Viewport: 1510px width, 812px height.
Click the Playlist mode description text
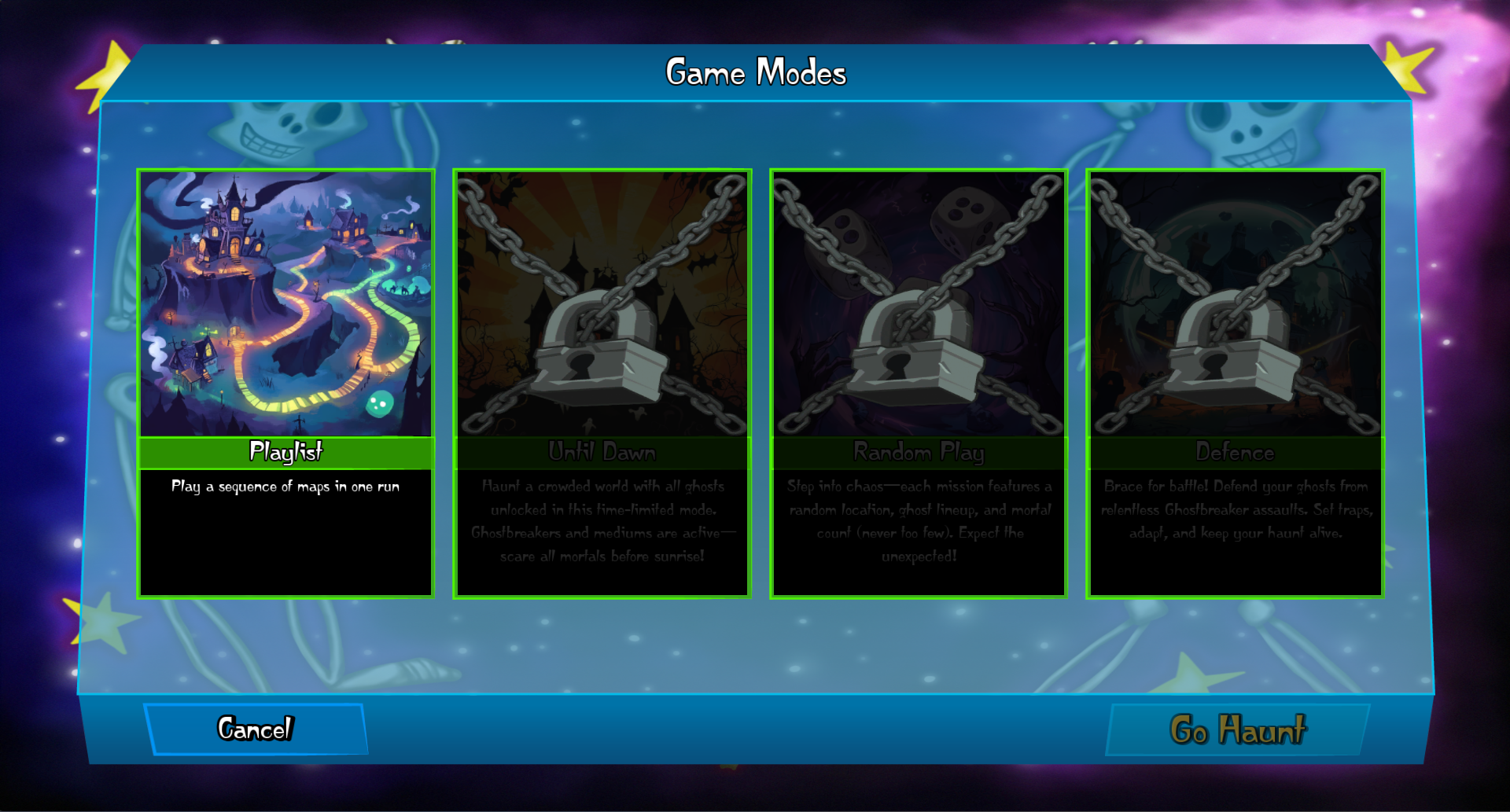pos(286,487)
